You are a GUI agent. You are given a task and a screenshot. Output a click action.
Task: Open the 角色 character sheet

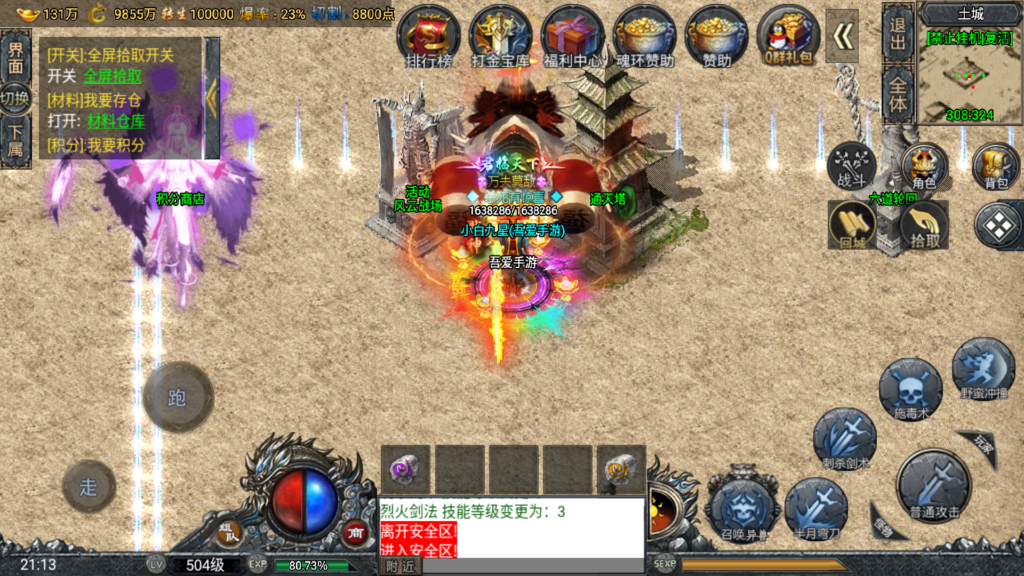coord(924,167)
